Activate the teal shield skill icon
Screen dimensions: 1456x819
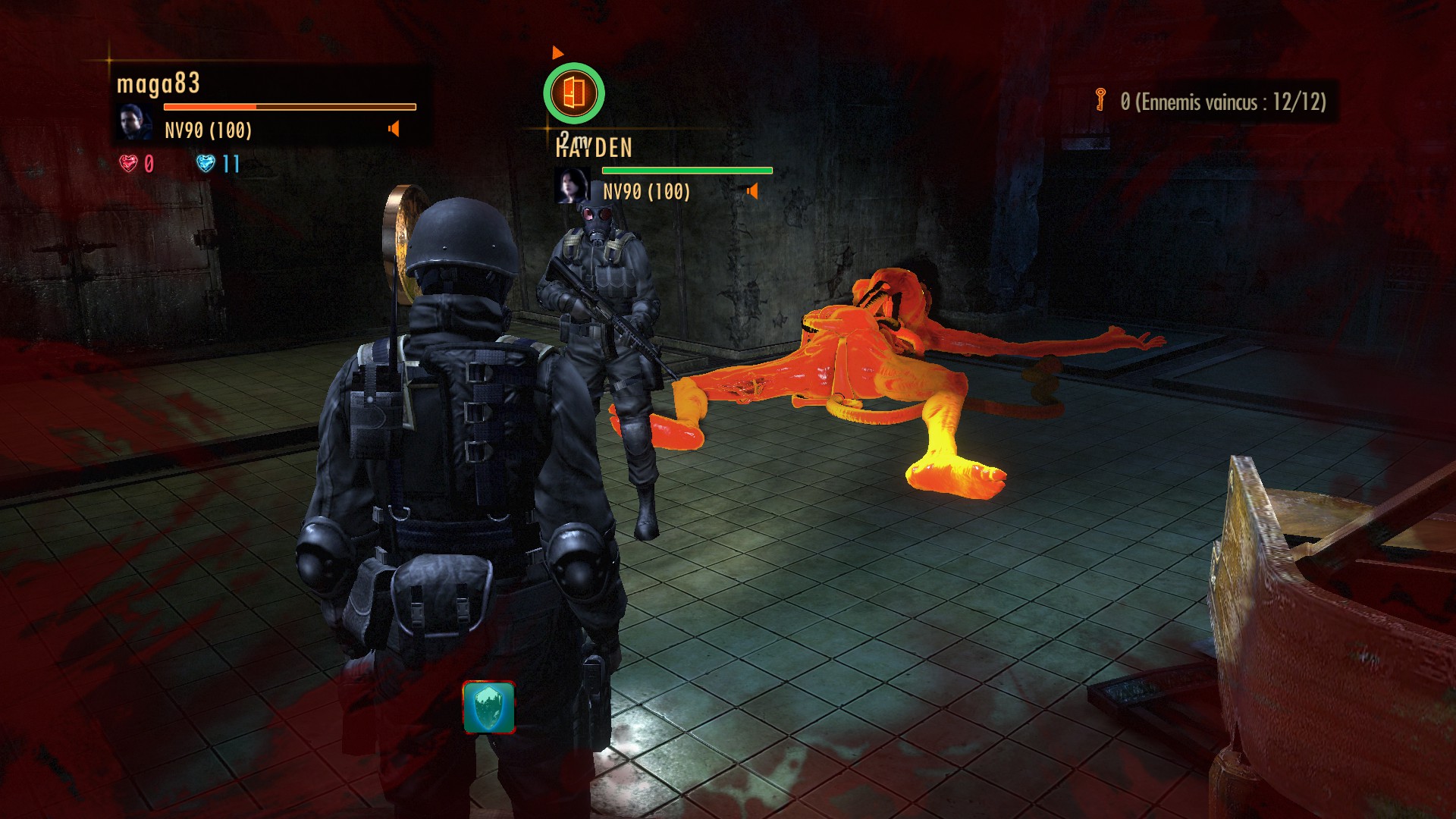[489, 707]
